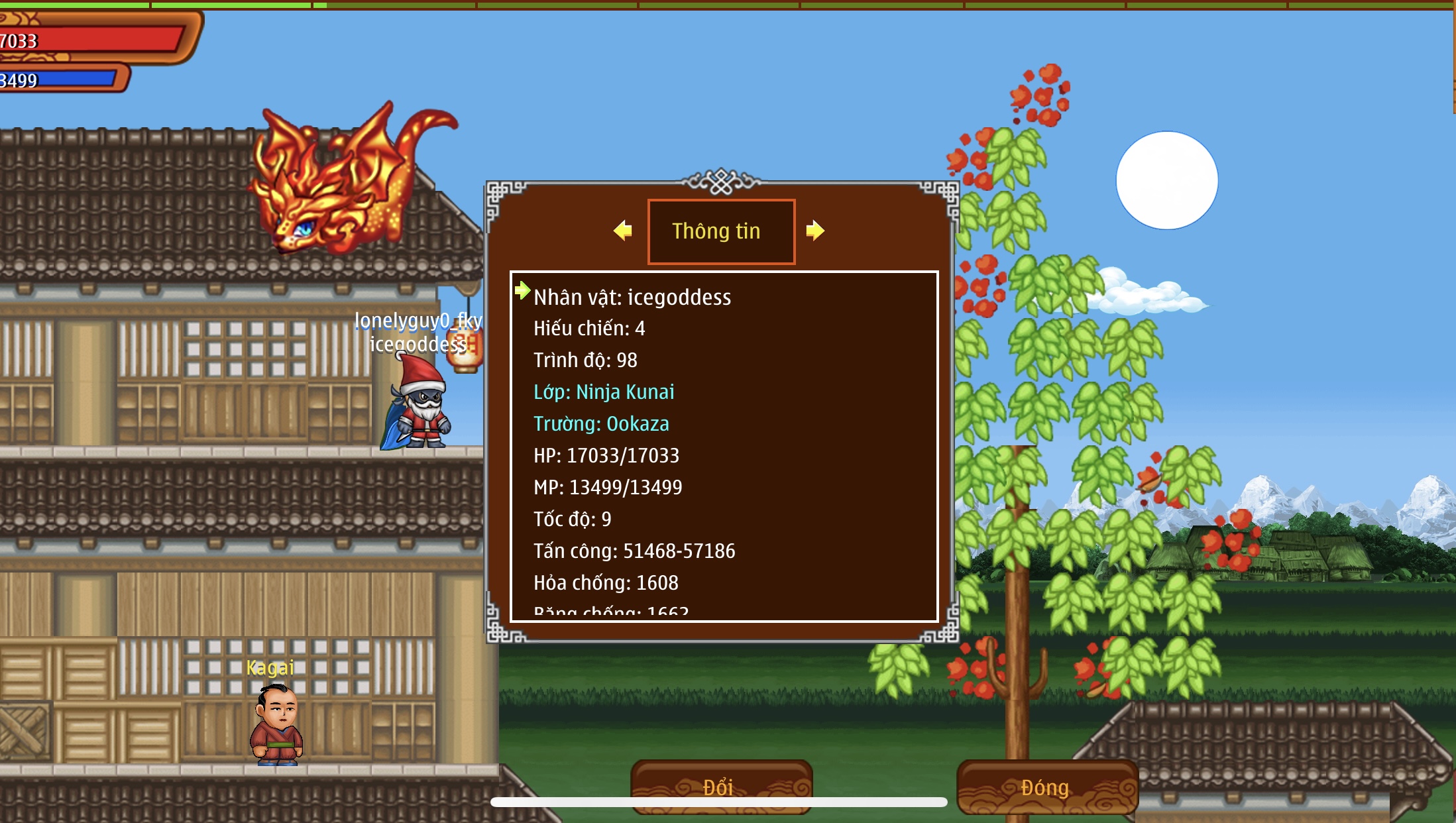Select the Tấn công stat row
Screen dimensions: 1456x823
(634, 551)
